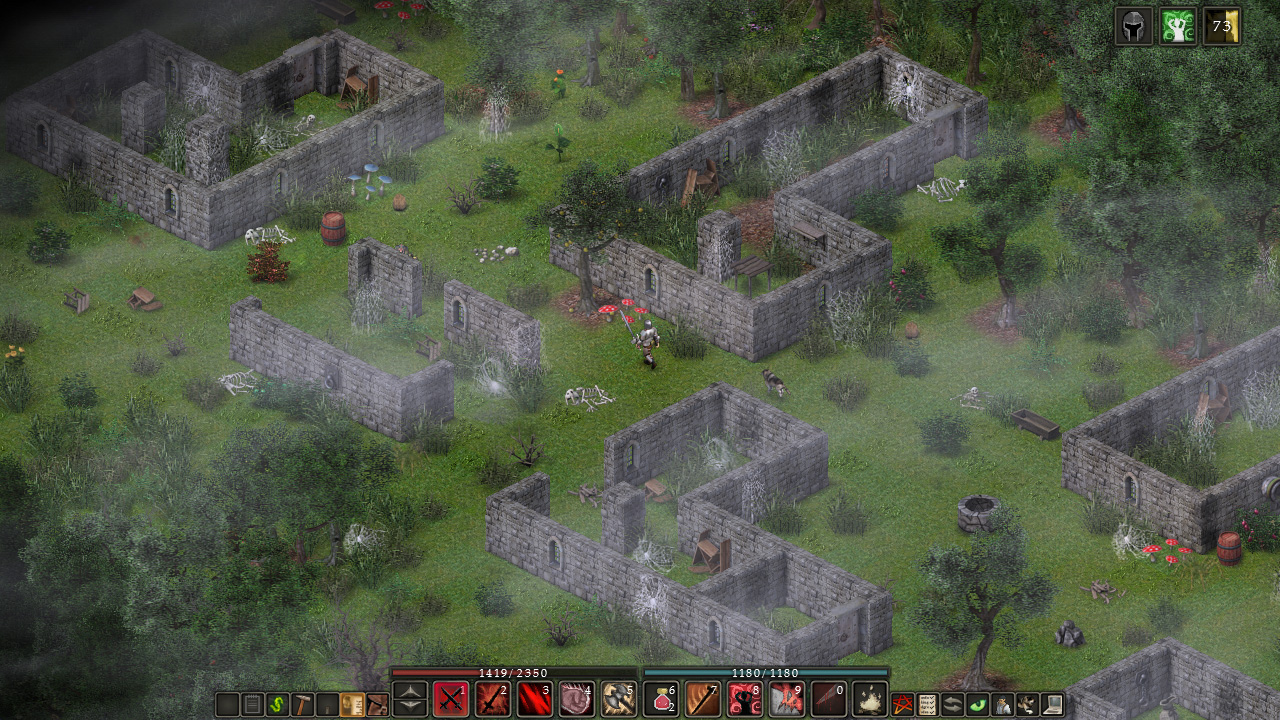Use the red sword skill in slot 2
1280x720 pixels.
pyautogui.click(x=493, y=698)
